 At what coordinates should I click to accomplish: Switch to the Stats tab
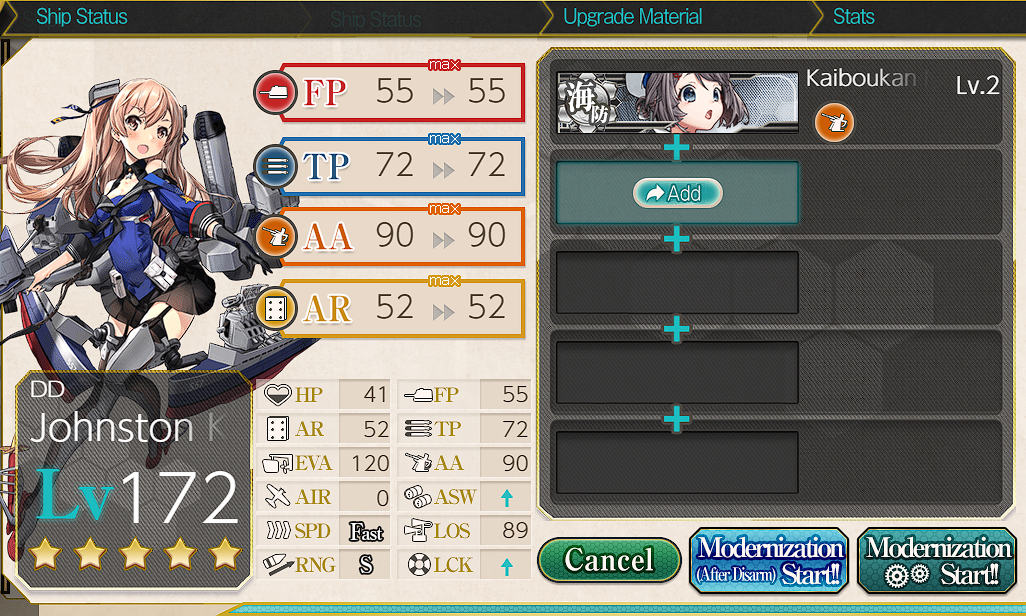click(x=853, y=17)
